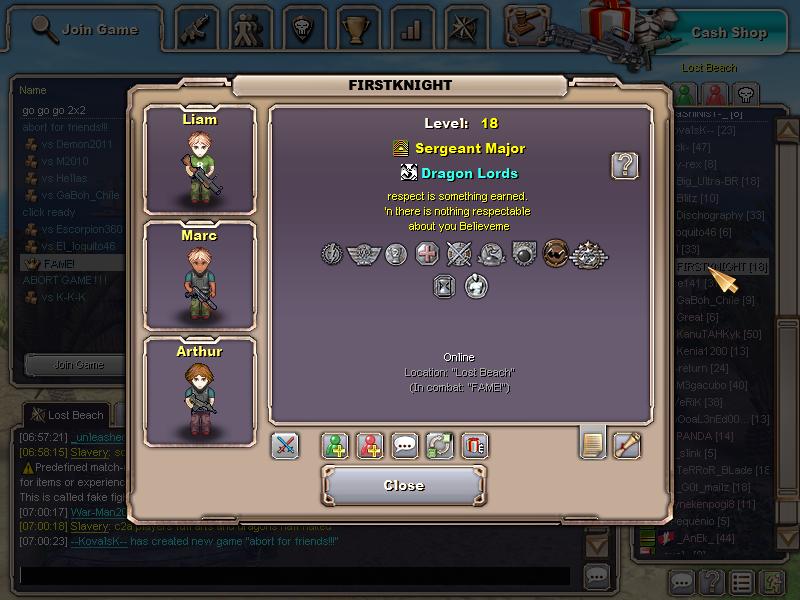The width and height of the screenshot is (800, 600).
Task: Add player as friend with green icon
Action: [x=335, y=446]
